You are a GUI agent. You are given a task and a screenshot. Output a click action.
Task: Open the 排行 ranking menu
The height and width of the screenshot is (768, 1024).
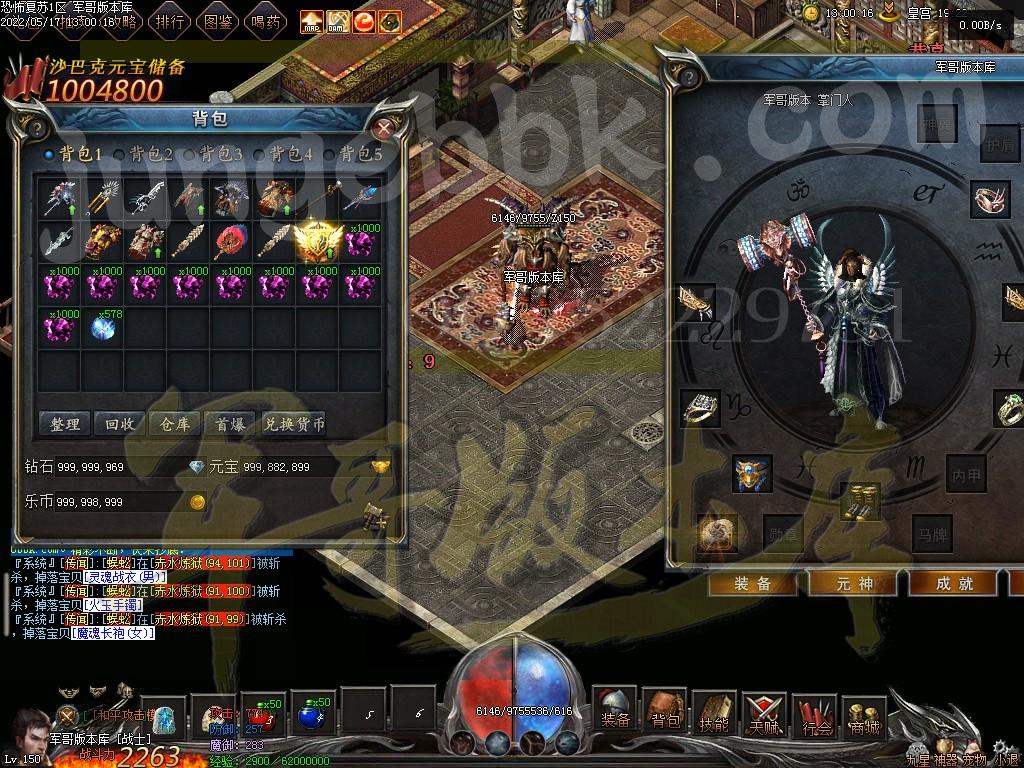(x=171, y=20)
